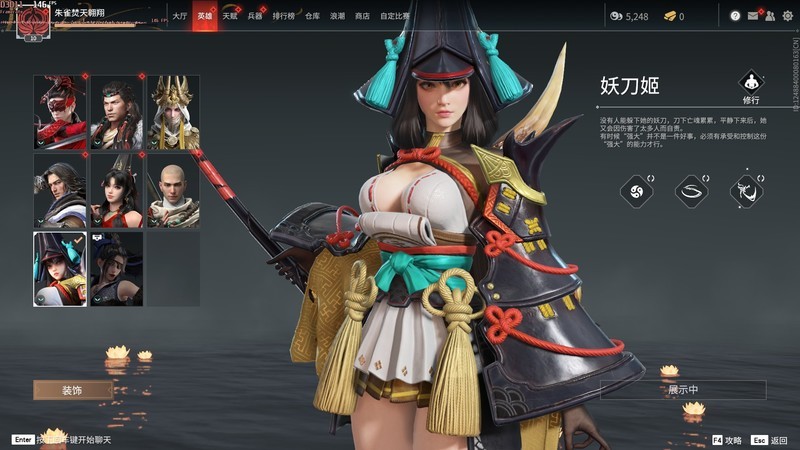Select the red-masked hero portrait
Viewport: 800px width, 450px height.
tap(60, 112)
